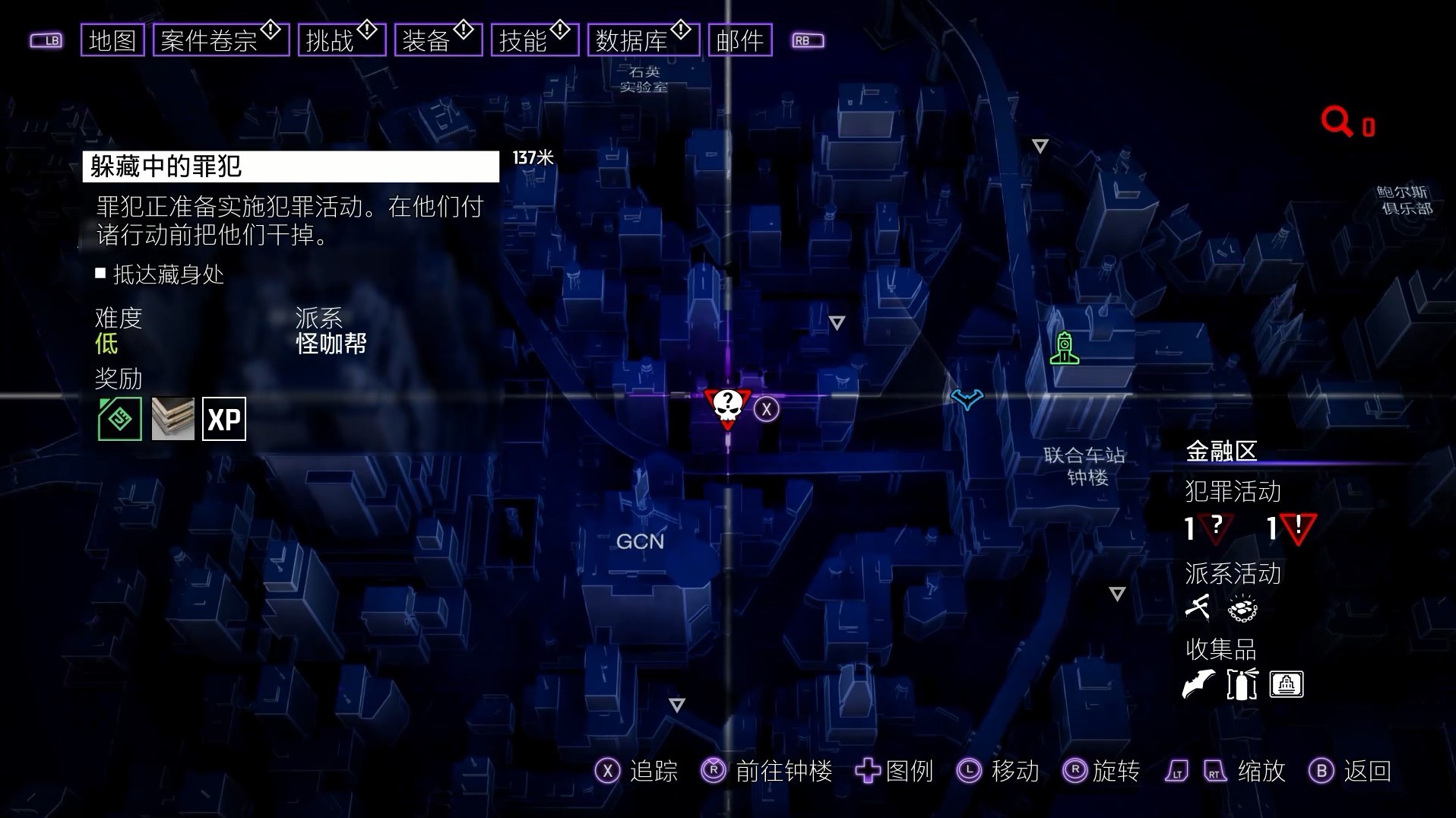Go to the 装备 tab
1456x818 pixels.
coord(438,40)
